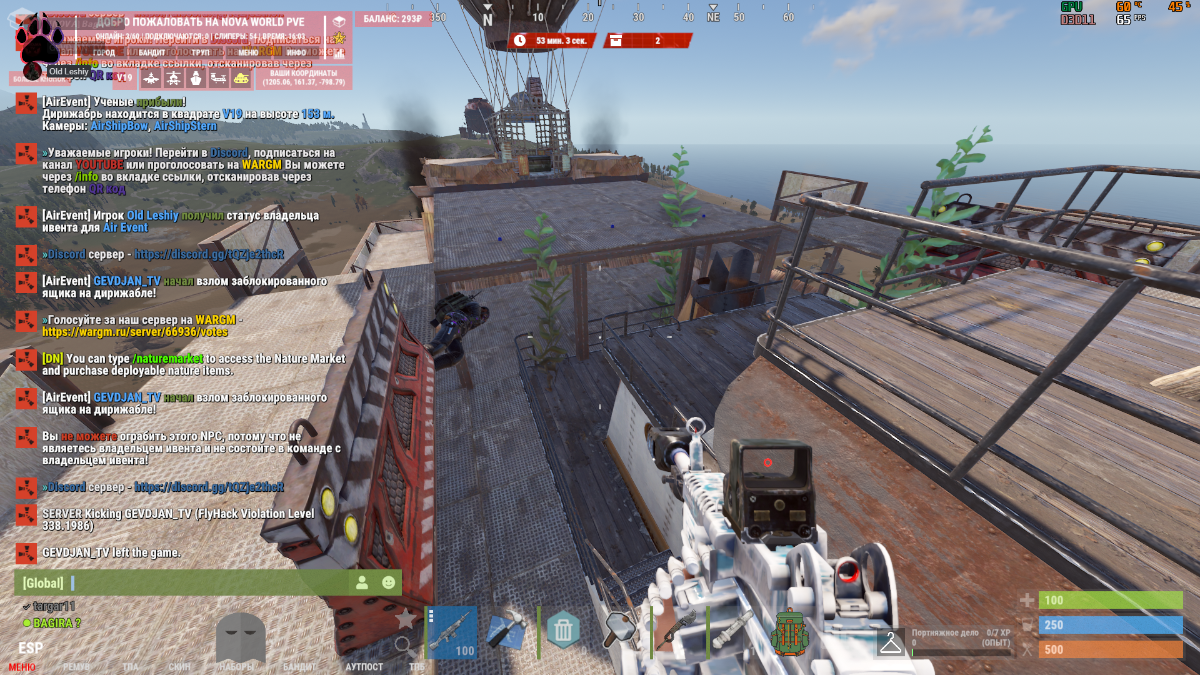Select the rifle hotbar slot
1200x675 pixels.
(x=452, y=632)
